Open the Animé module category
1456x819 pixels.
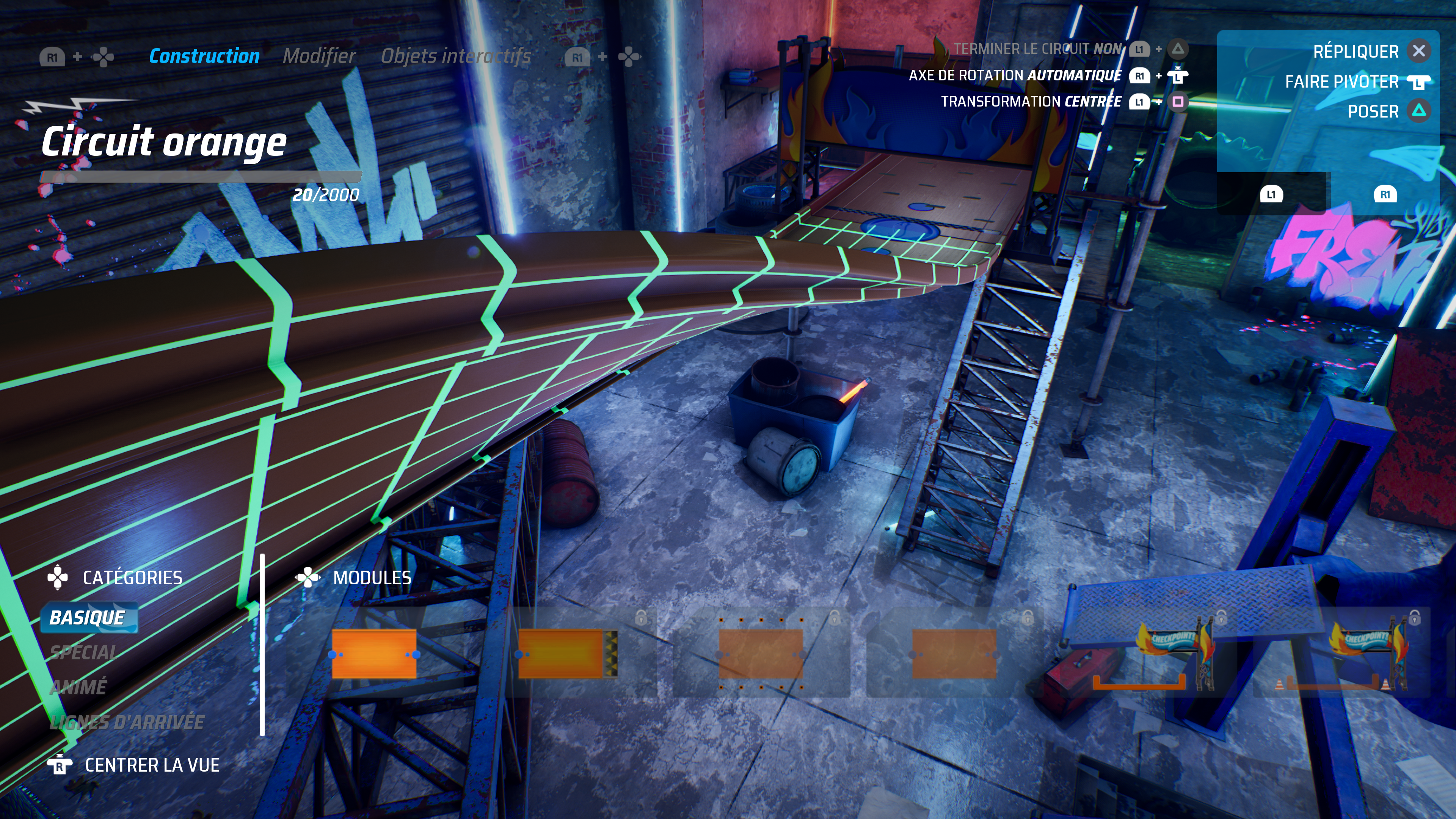point(78,687)
